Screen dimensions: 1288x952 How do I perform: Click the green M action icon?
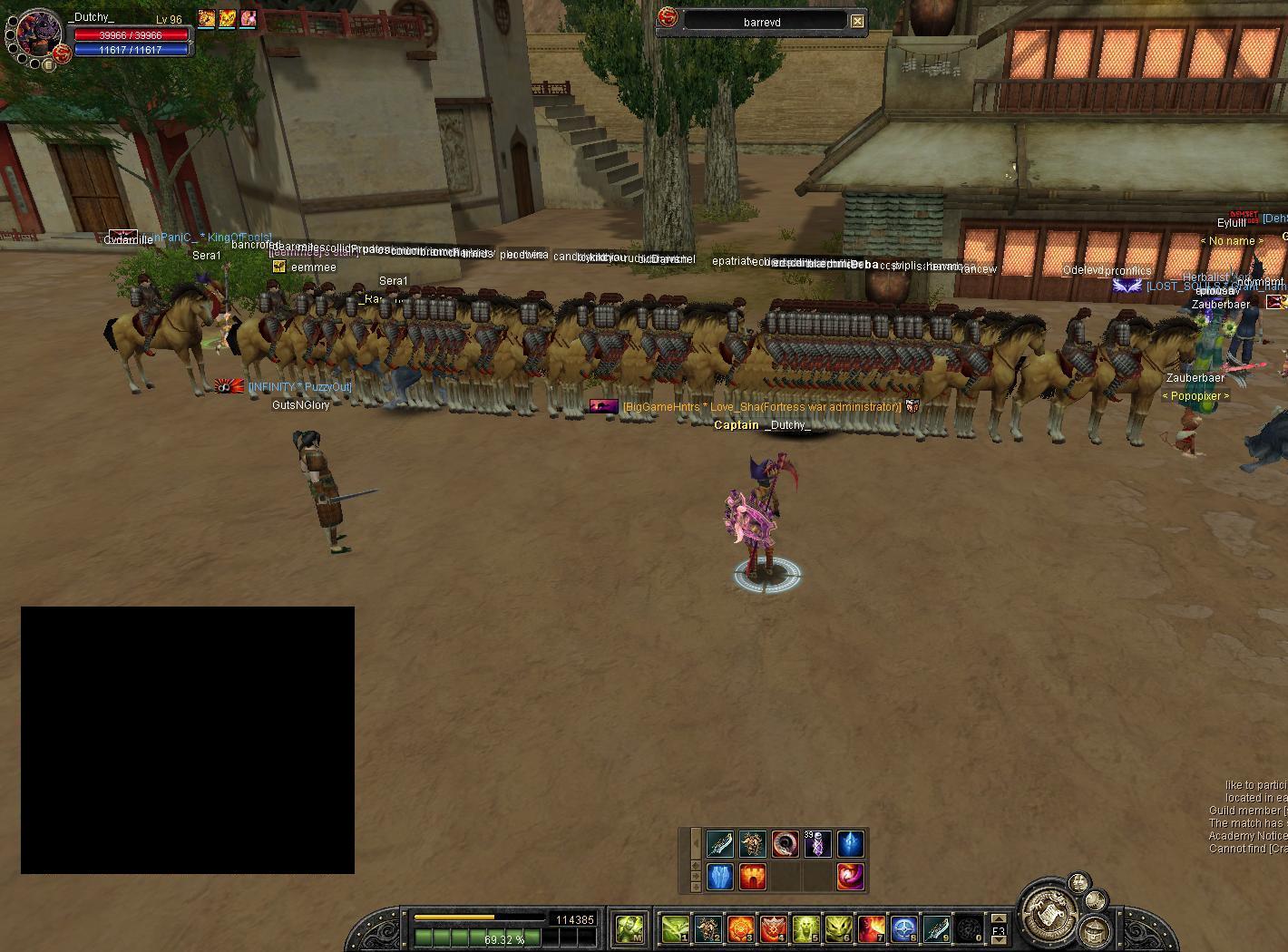tap(629, 928)
